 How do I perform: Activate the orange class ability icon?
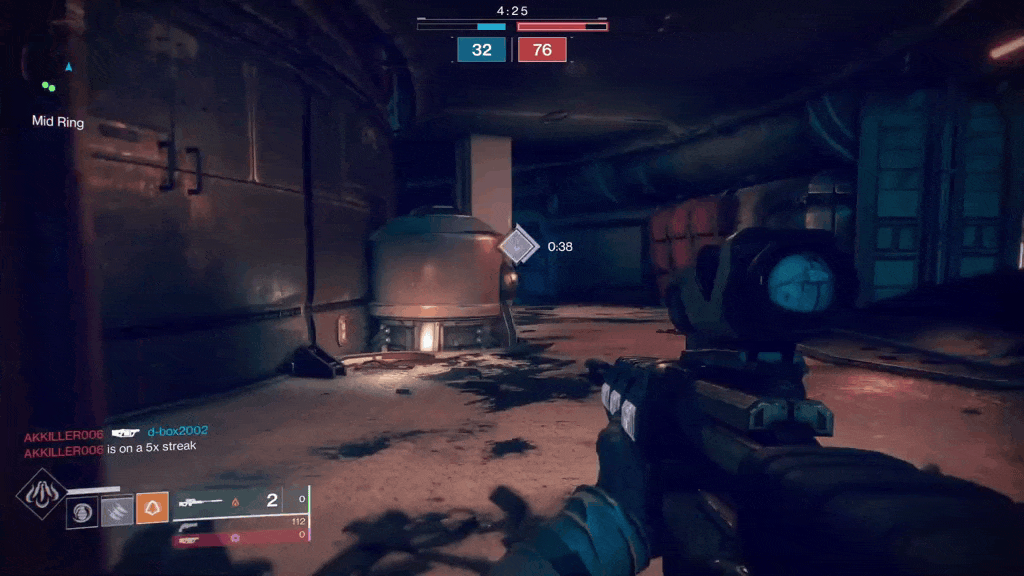pyautogui.click(x=152, y=509)
